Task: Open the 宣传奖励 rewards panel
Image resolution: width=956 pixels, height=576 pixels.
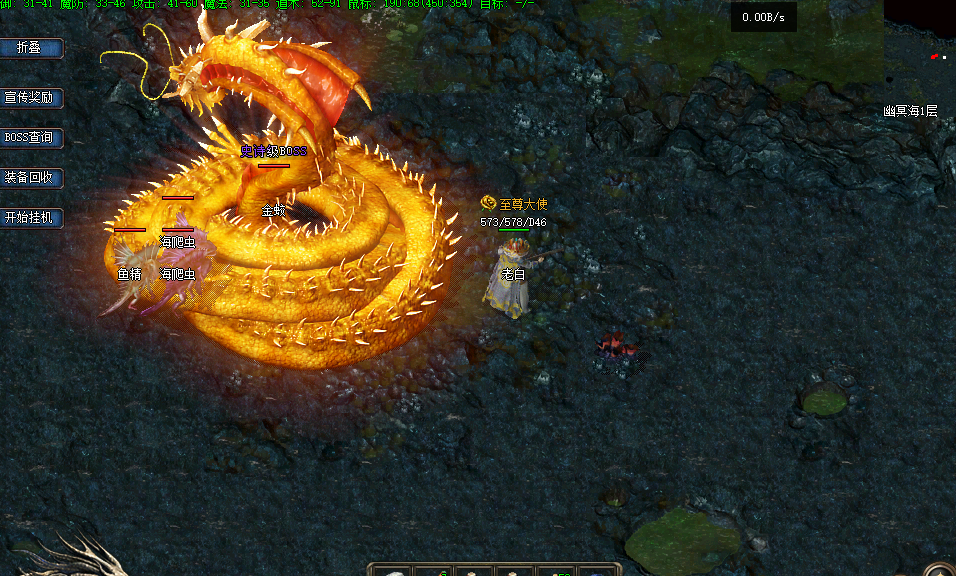Action: [31, 98]
